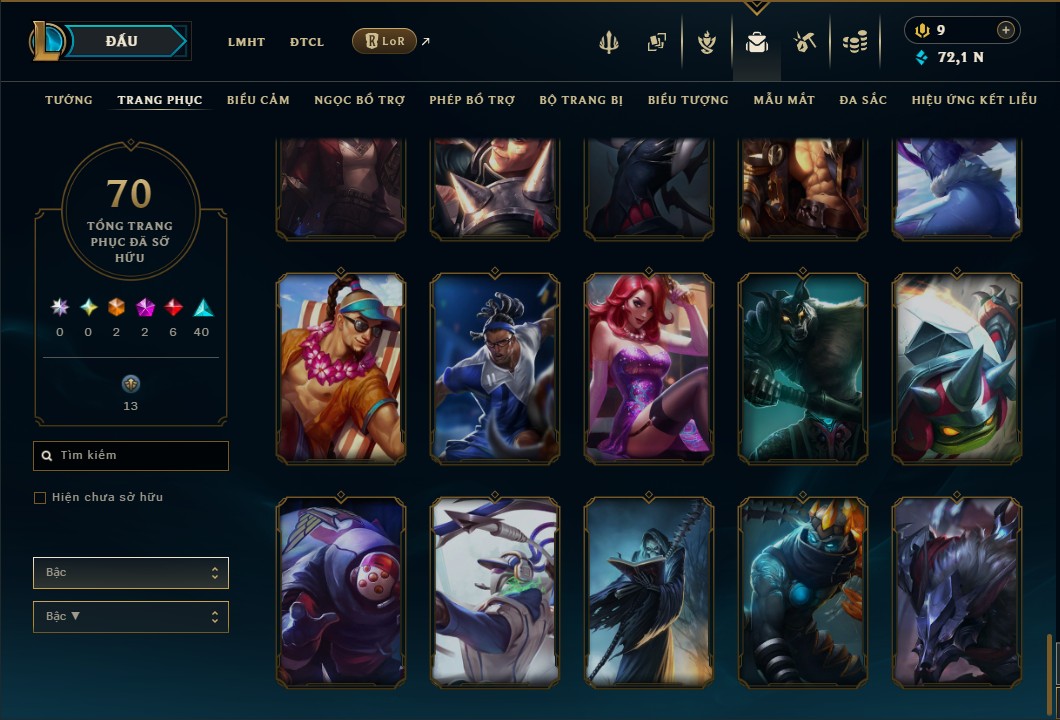Select the pool party skin with pink lei
Image resolution: width=1060 pixels, height=720 pixels.
(x=341, y=368)
